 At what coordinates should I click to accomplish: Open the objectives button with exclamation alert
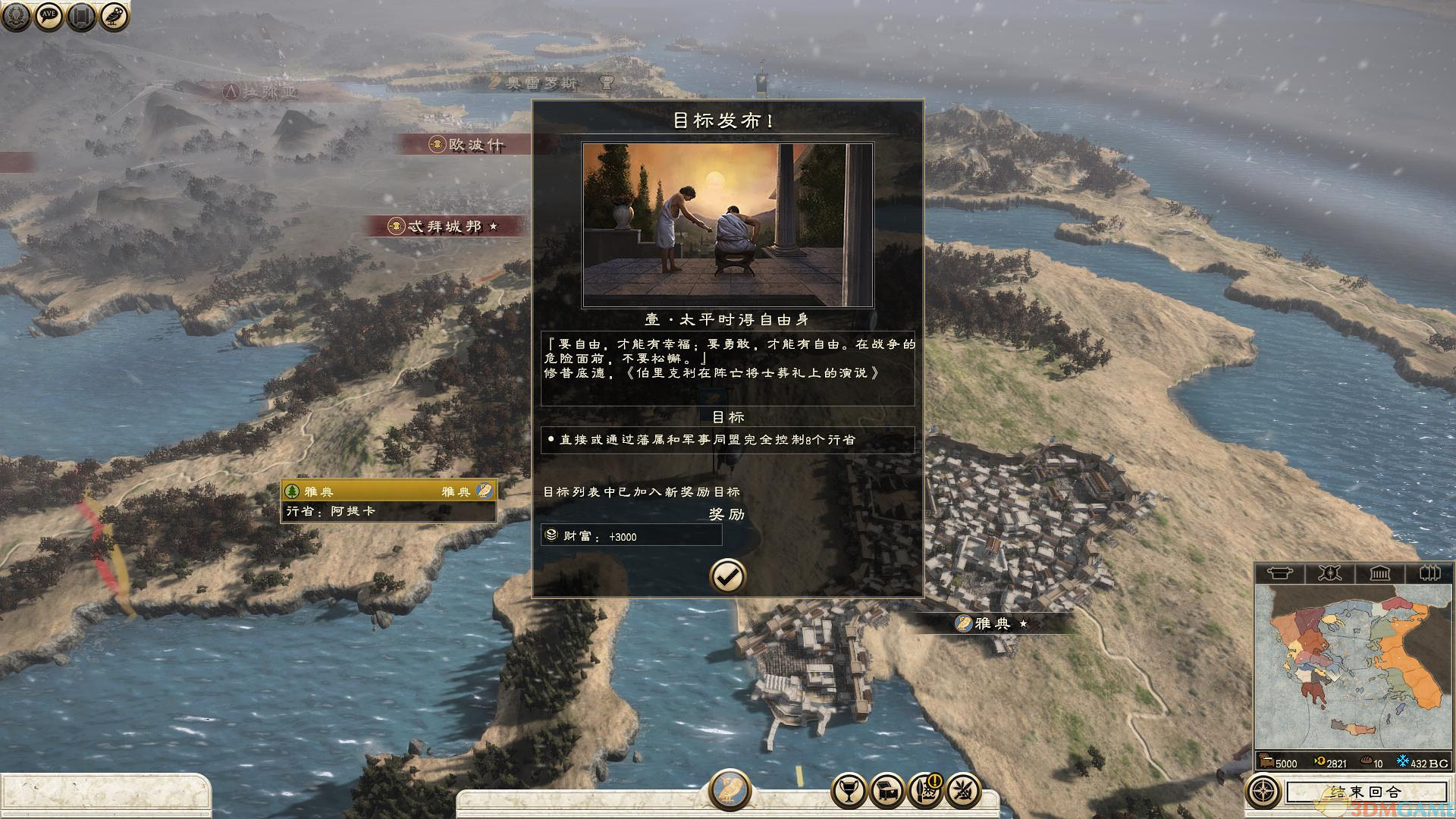pos(925,792)
